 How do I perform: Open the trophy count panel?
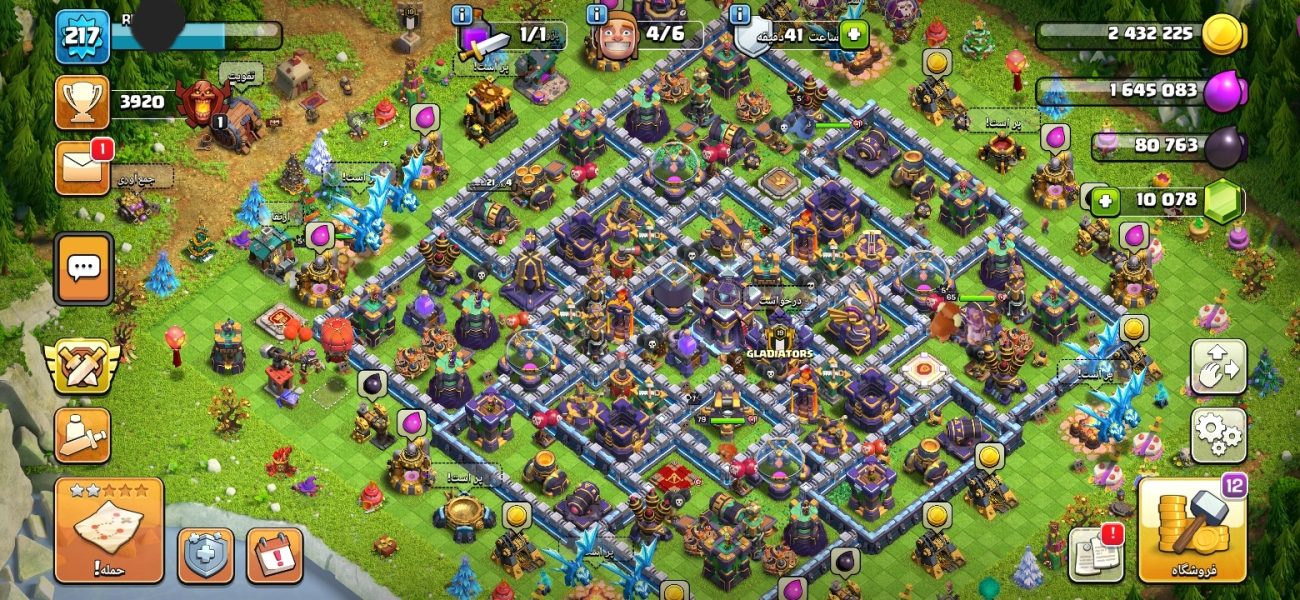(82, 102)
